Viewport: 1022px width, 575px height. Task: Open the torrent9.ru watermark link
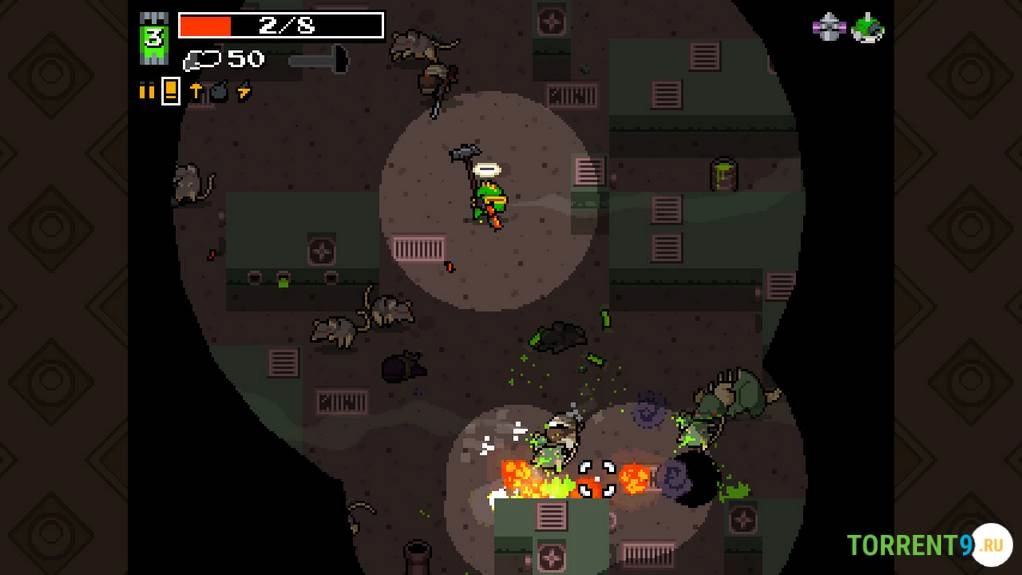click(x=928, y=545)
